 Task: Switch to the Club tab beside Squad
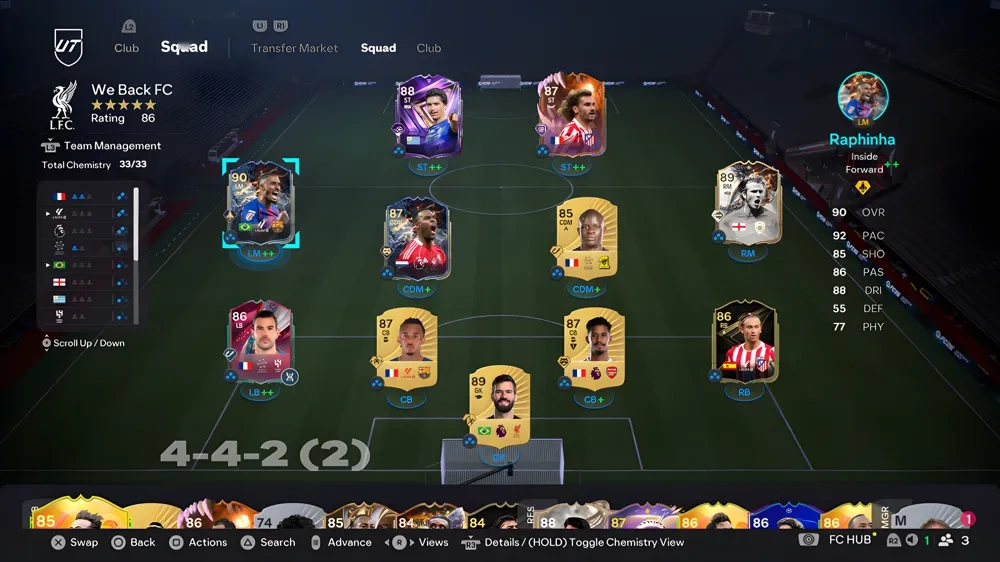pos(429,48)
